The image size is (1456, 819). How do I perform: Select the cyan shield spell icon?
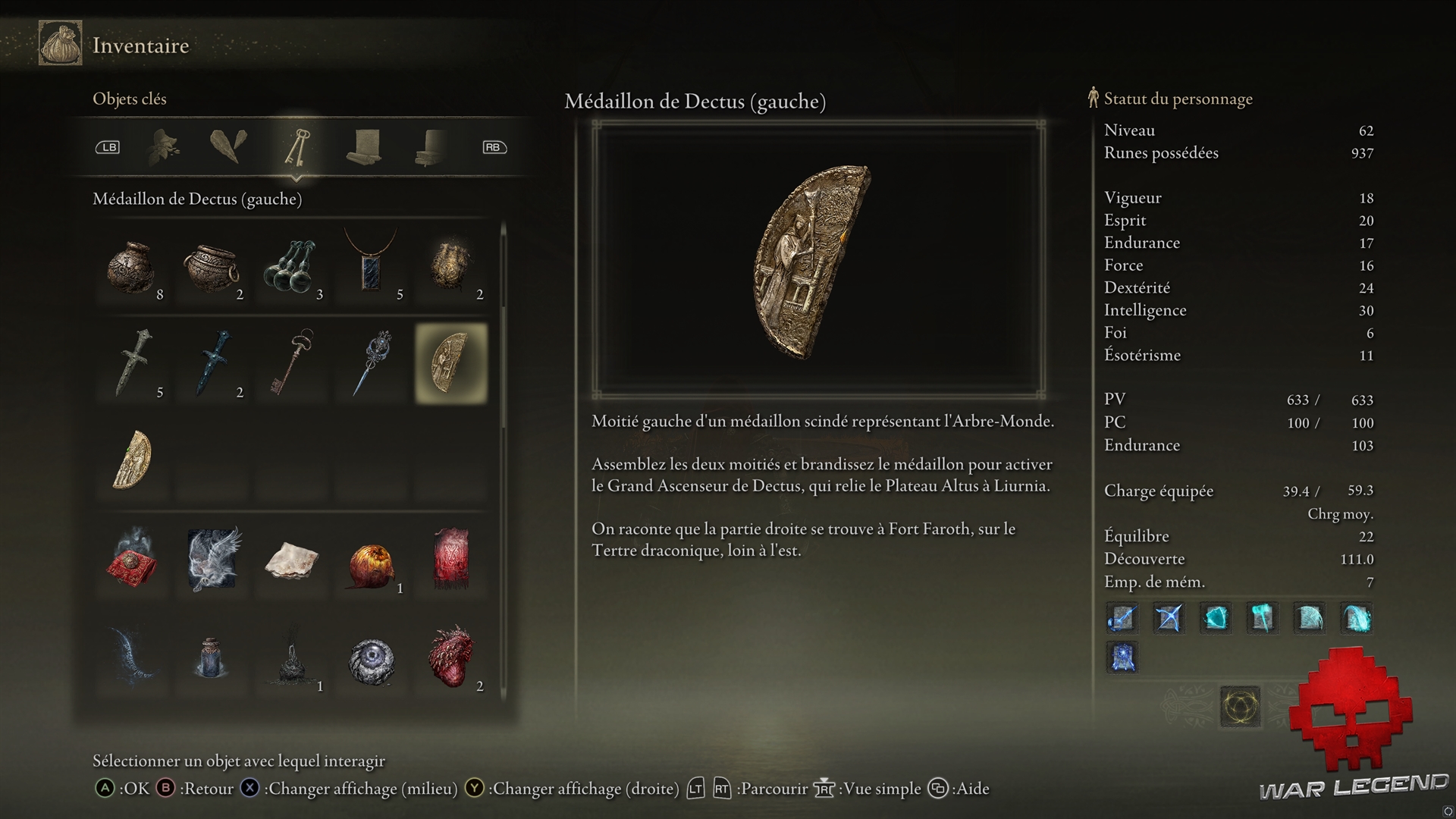1216,618
